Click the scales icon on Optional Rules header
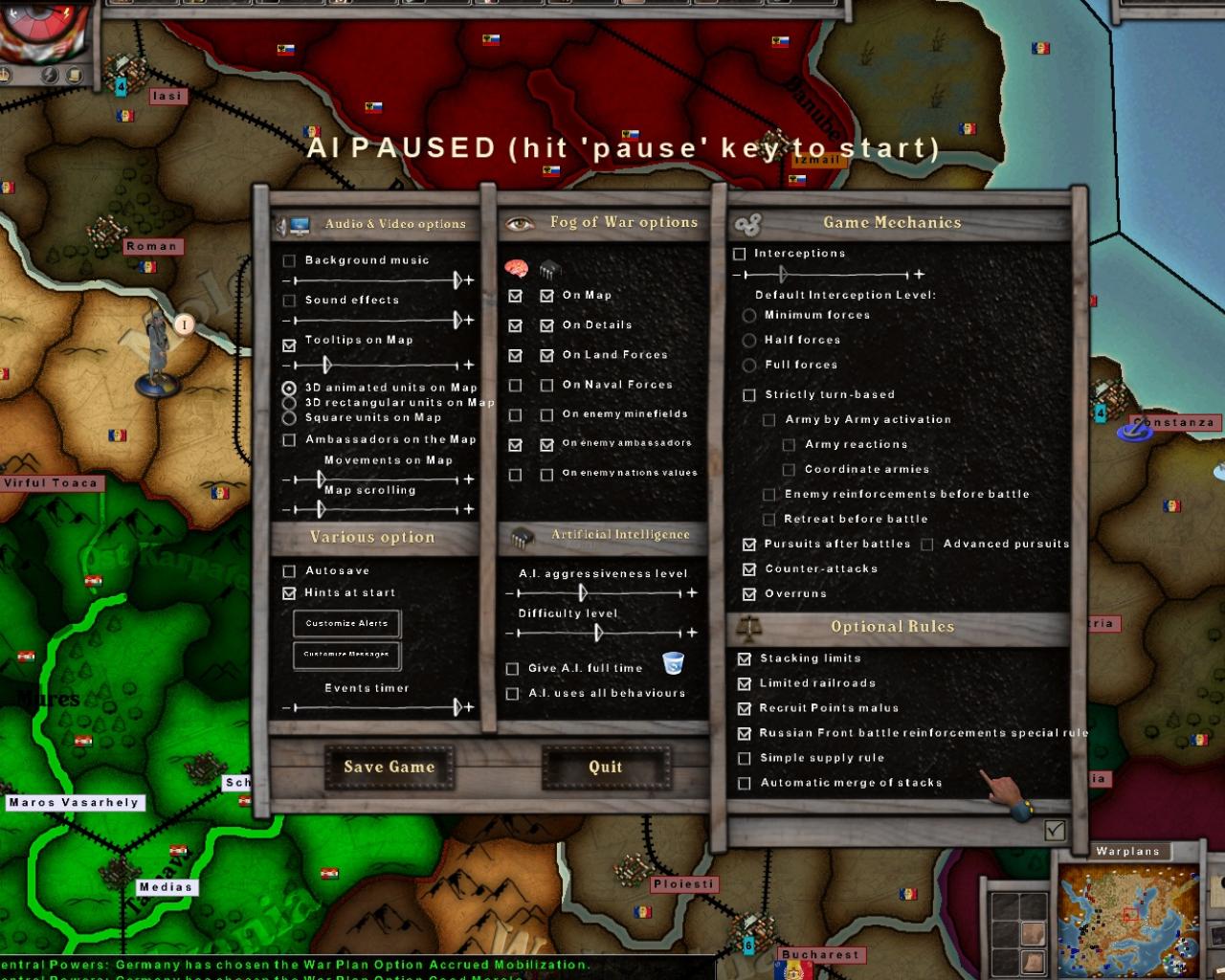 (748, 627)
